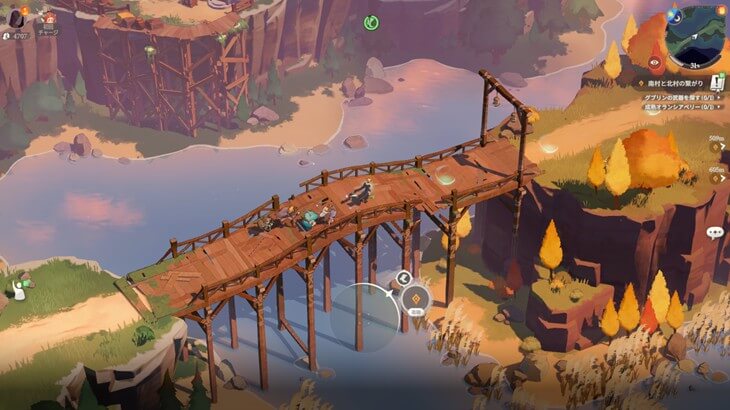
Task: Tap the boot dash icon
Action: (403, 278)
